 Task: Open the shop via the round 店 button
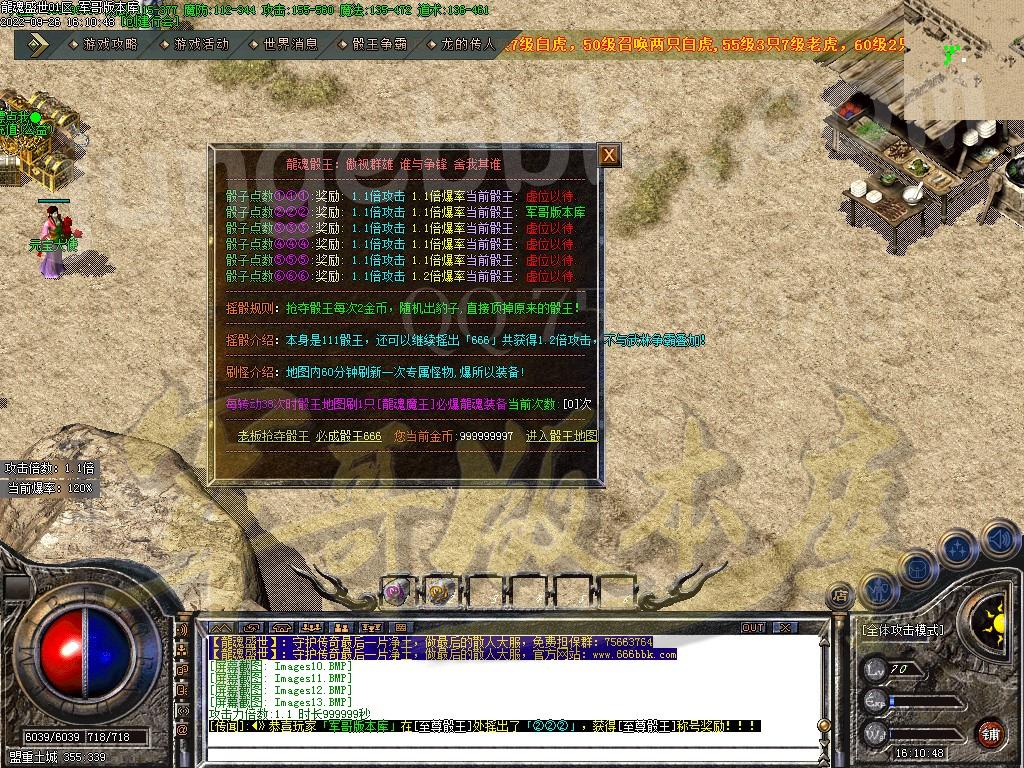point(840,594)
